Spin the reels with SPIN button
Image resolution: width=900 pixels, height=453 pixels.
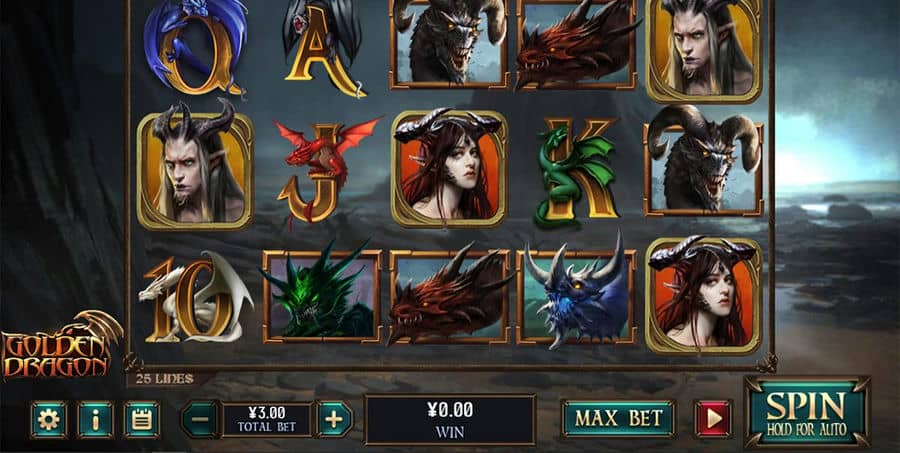(806, 411)
